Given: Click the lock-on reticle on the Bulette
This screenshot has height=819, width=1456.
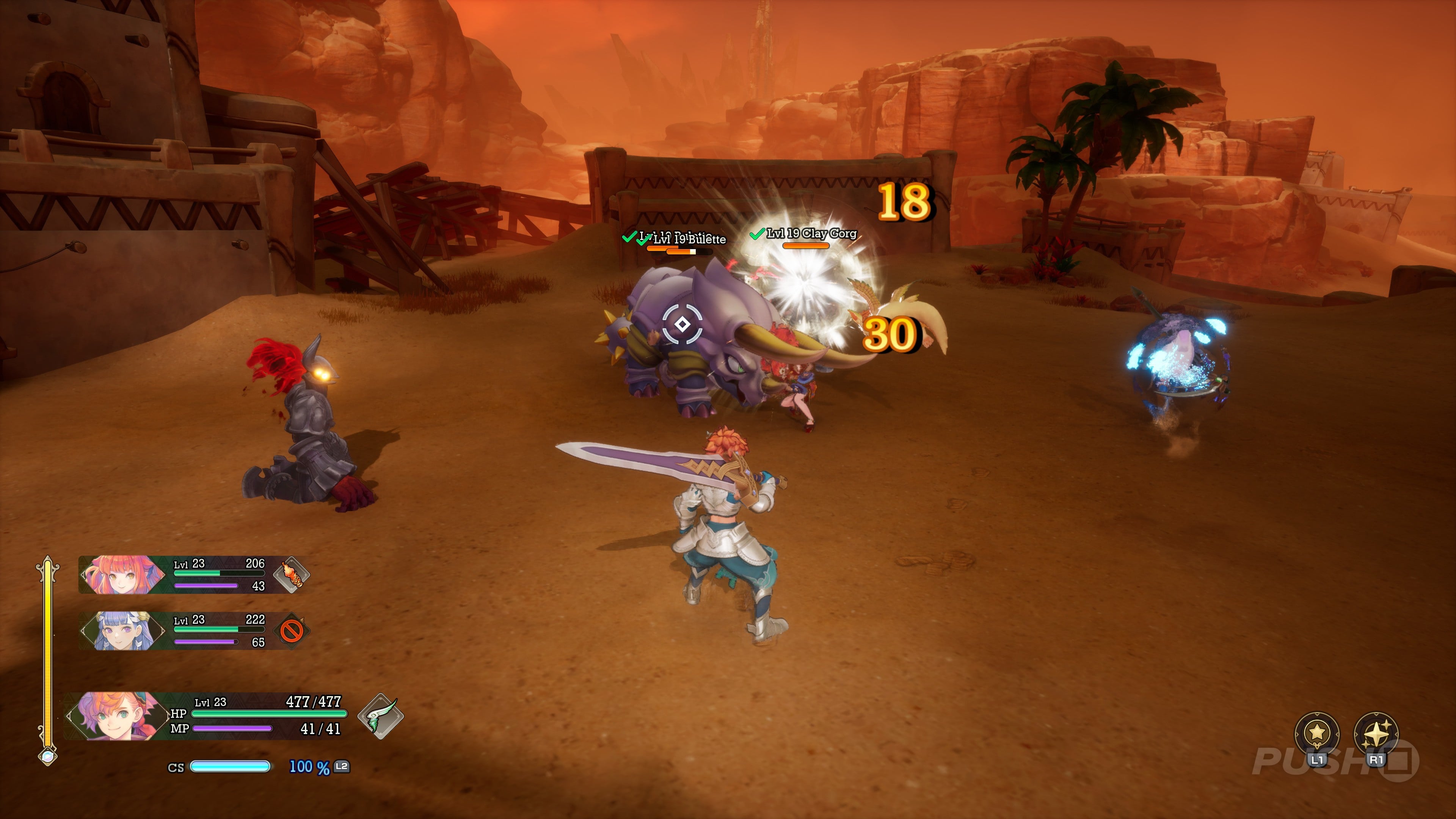Looking at the screenshot, I should 682,324.
